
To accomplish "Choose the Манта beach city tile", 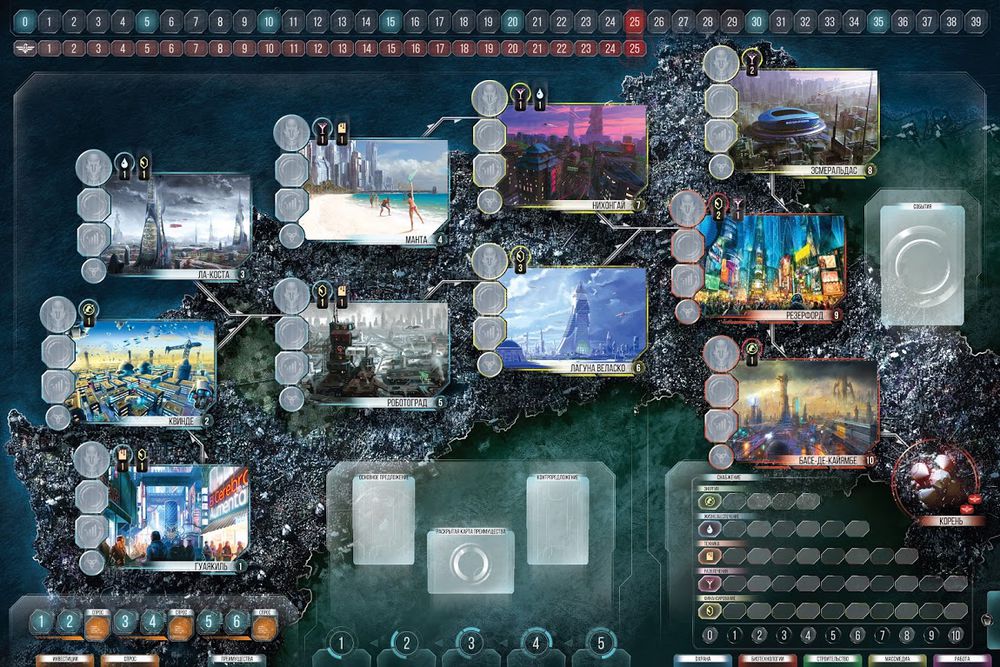I will click(x=376, y=189).
